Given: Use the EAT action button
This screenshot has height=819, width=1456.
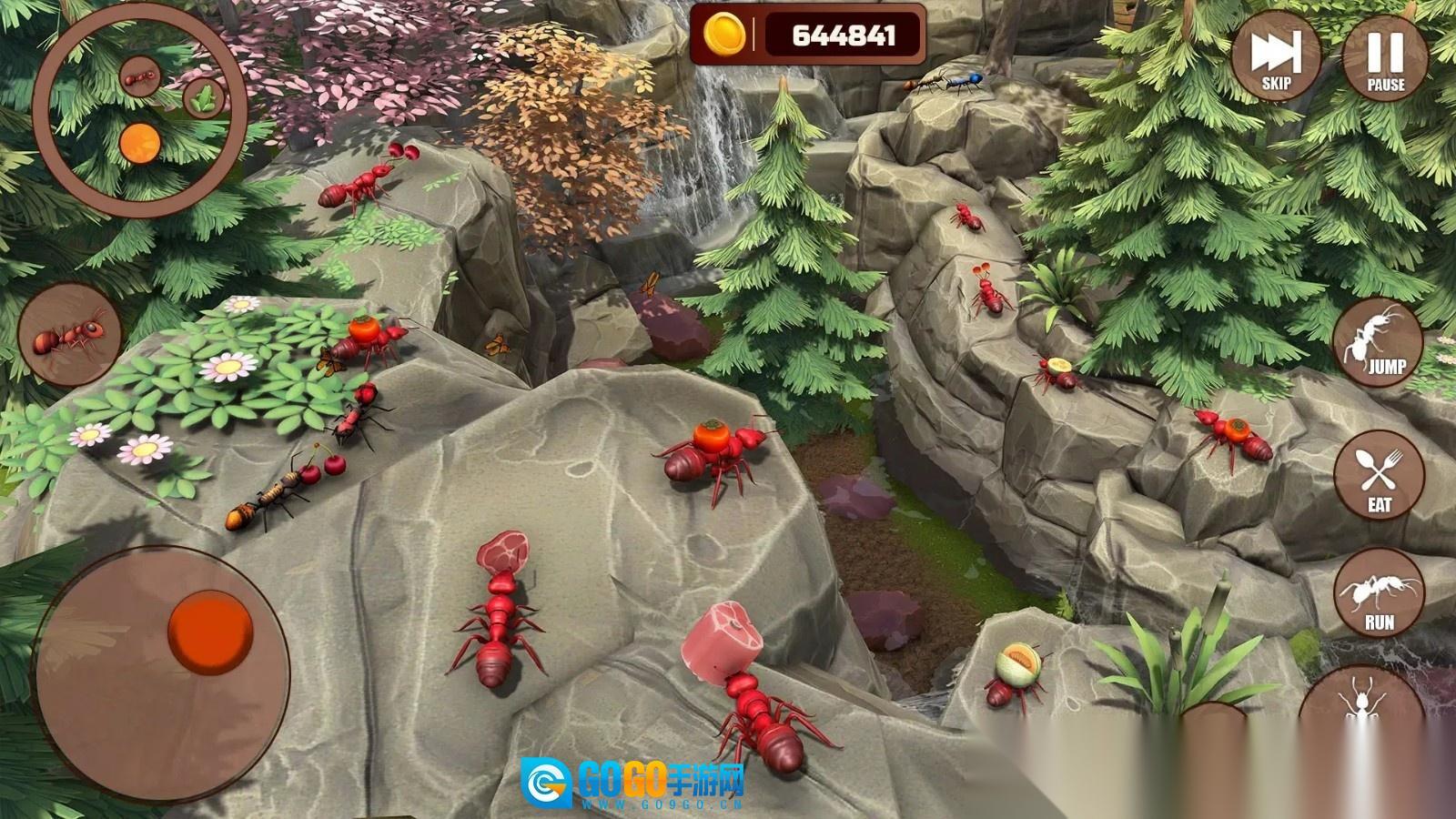Looking at the screenshot, I should [x=1380, y=476].
